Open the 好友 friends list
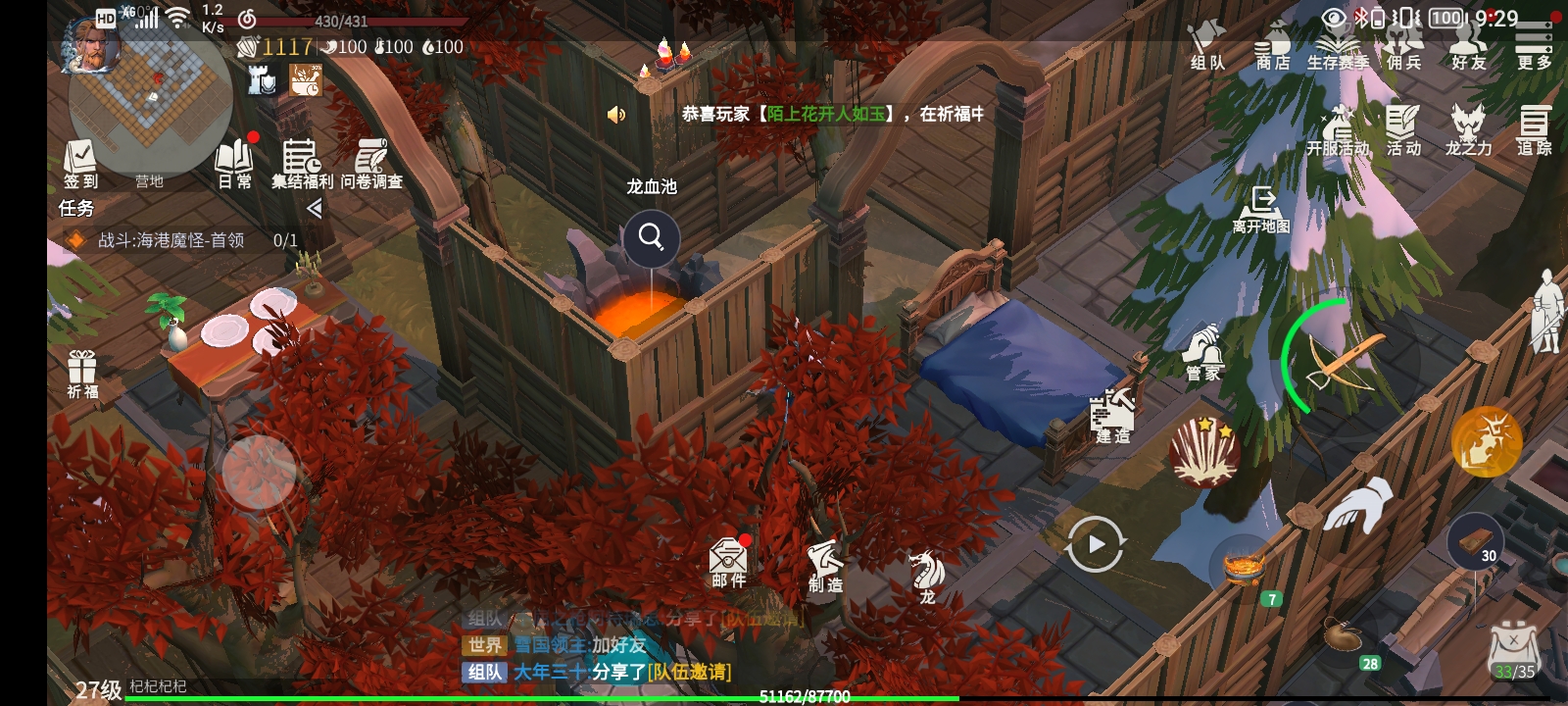 [1468, 47]
